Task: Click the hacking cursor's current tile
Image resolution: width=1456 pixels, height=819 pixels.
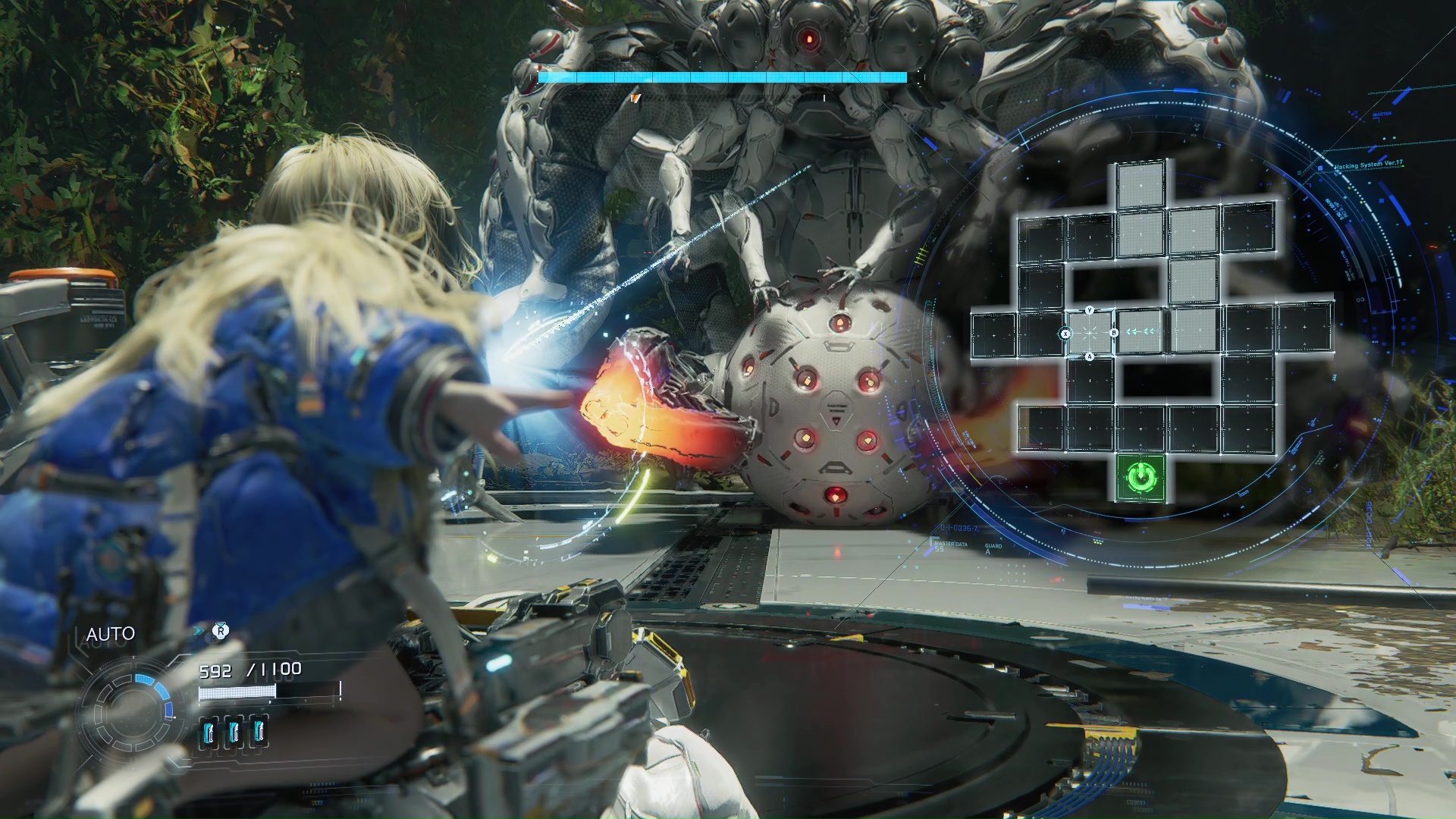Action: tap(1090, 333)
